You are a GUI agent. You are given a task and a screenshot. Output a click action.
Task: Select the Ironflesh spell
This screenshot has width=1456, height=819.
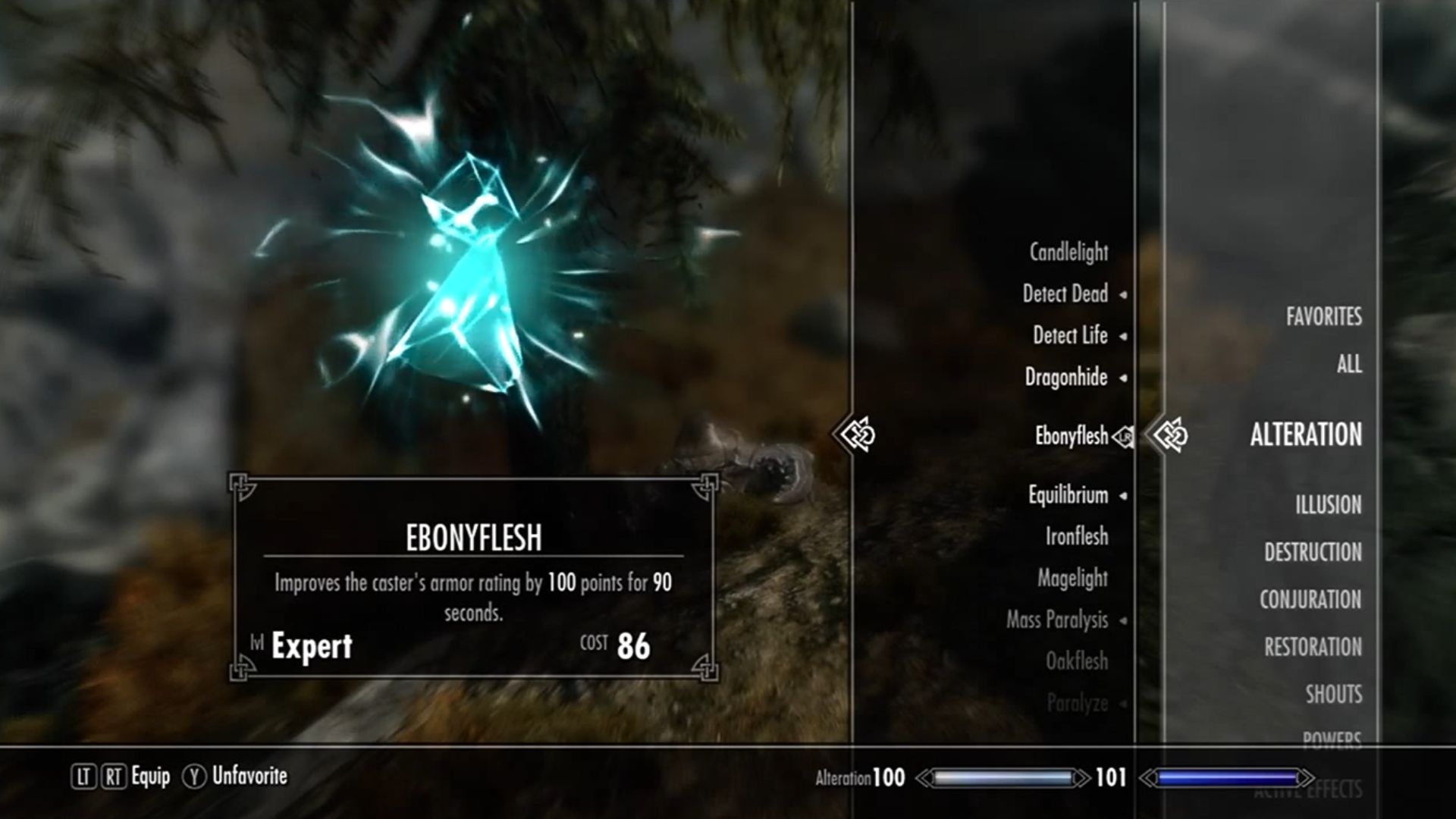(1076, 537)
